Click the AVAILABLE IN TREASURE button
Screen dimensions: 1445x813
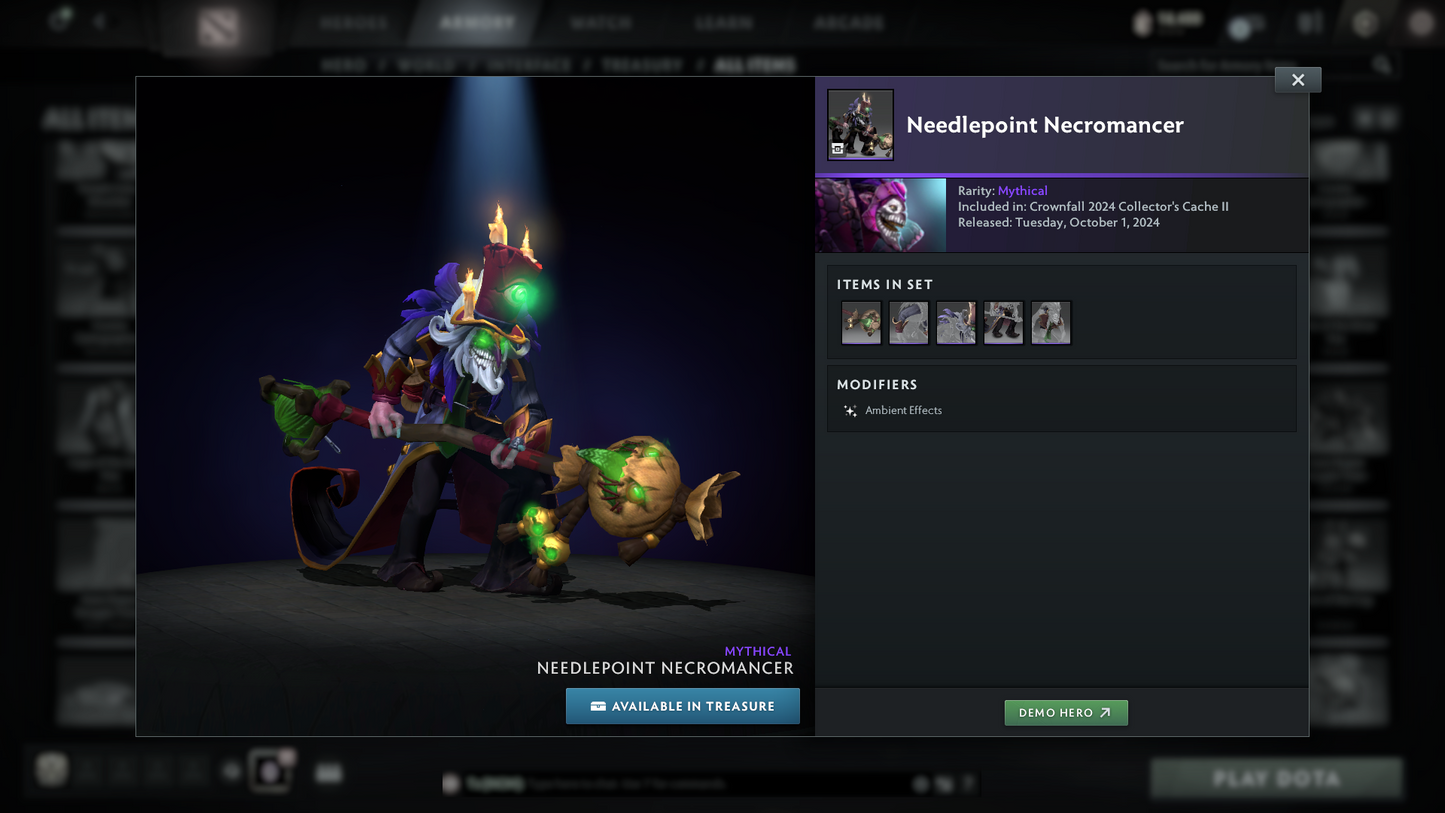[683, 706]
